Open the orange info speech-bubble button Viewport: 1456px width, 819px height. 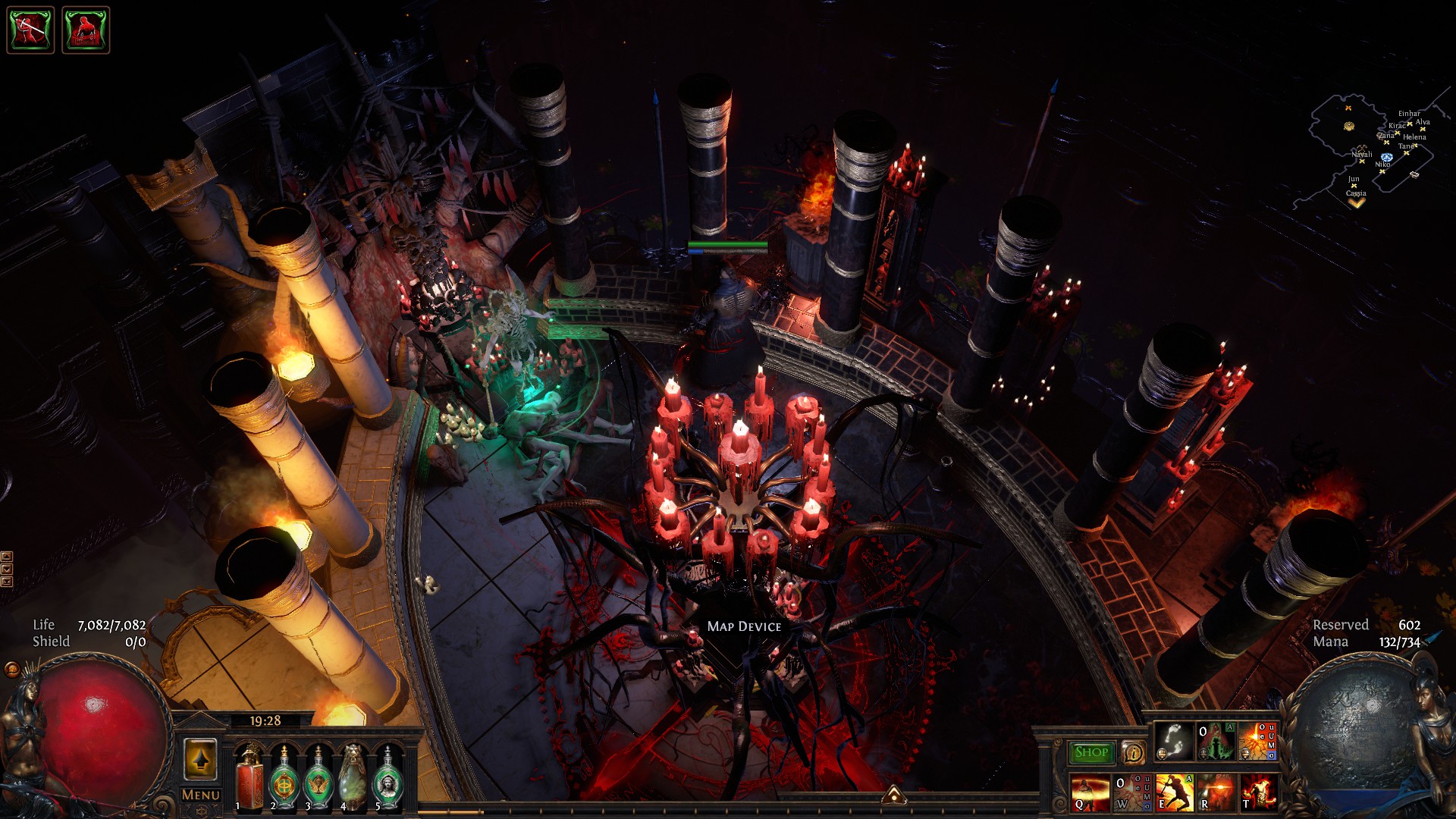coord(1133,752)
